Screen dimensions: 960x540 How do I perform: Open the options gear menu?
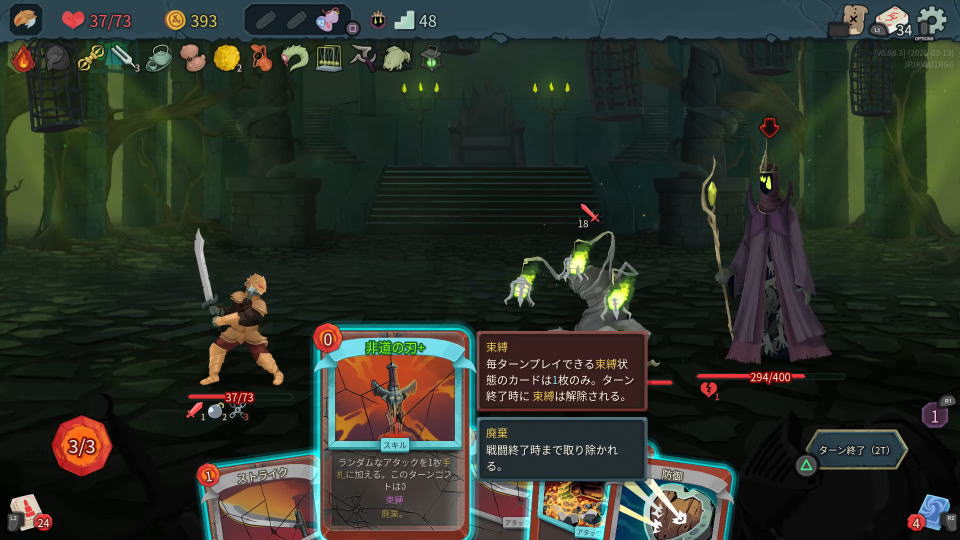932,20
